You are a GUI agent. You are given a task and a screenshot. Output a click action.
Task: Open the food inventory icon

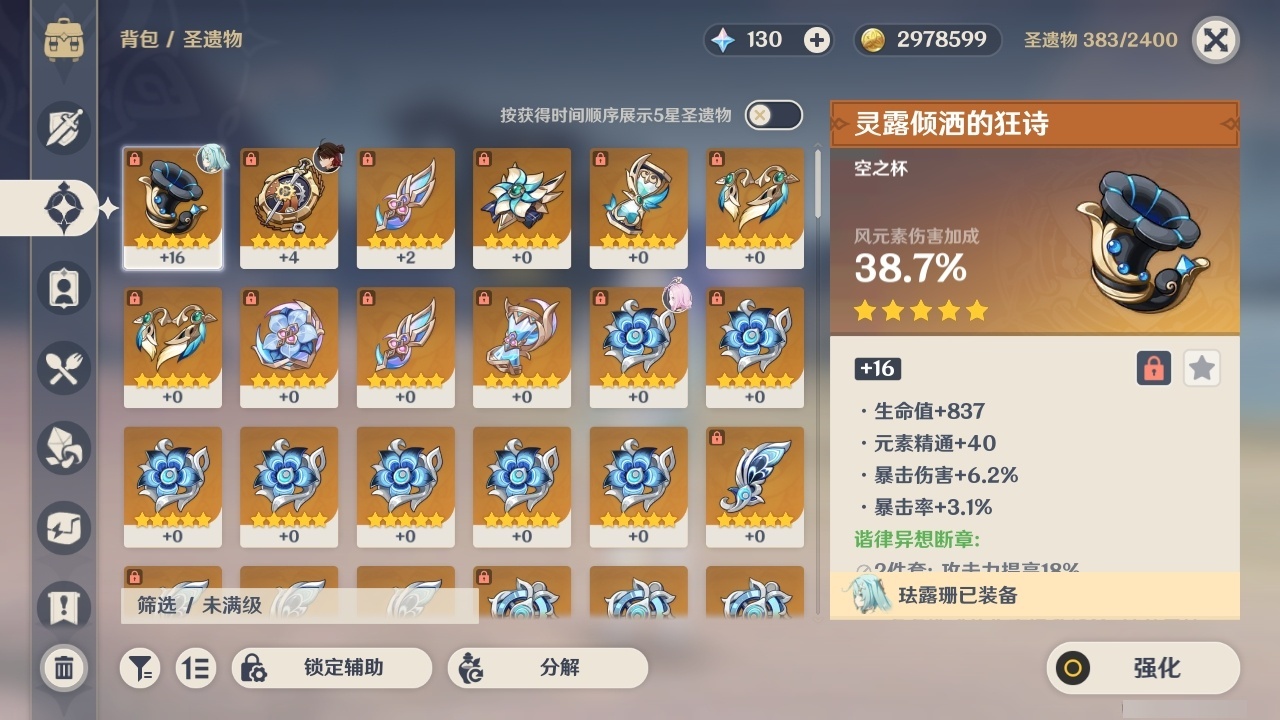(63, 368)
